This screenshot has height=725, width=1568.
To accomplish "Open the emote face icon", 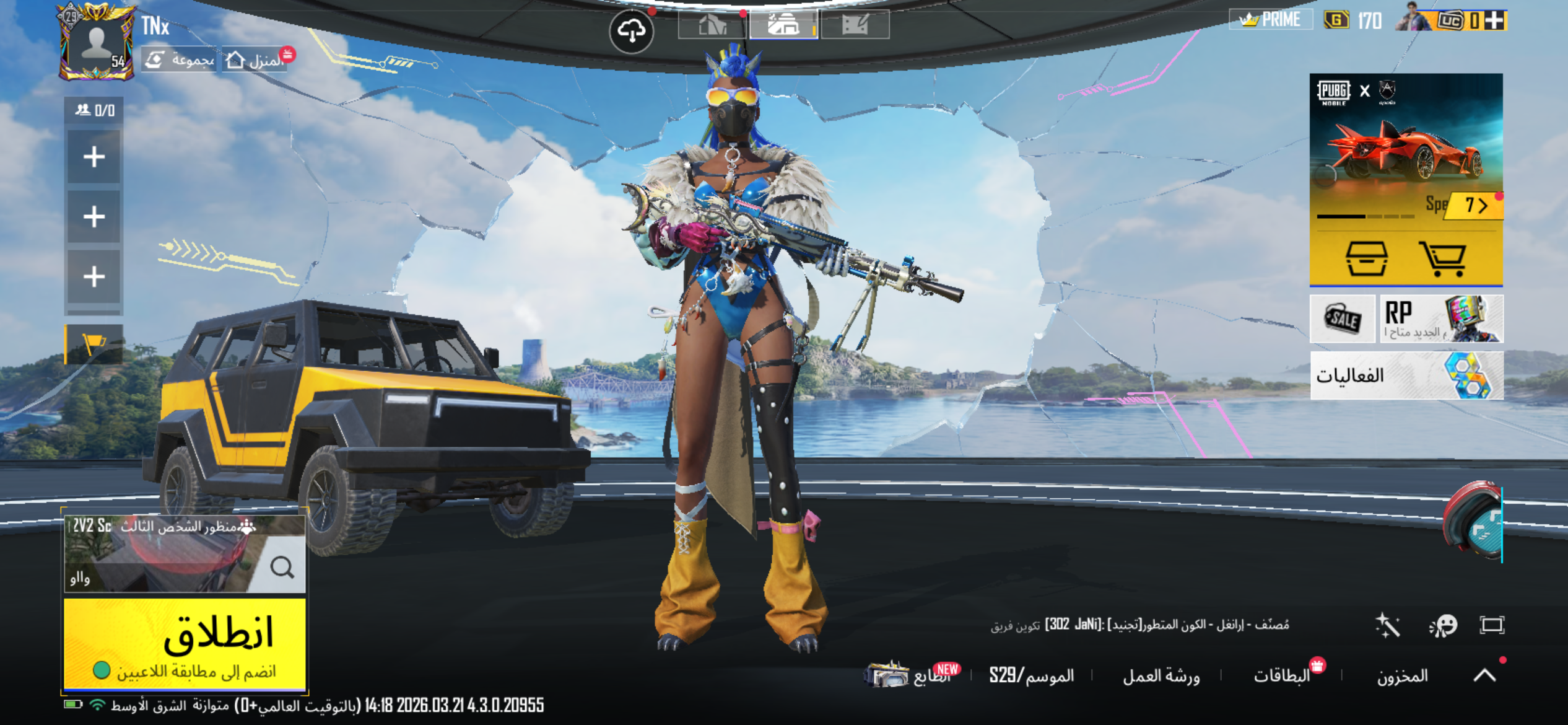I will 1443,625.
